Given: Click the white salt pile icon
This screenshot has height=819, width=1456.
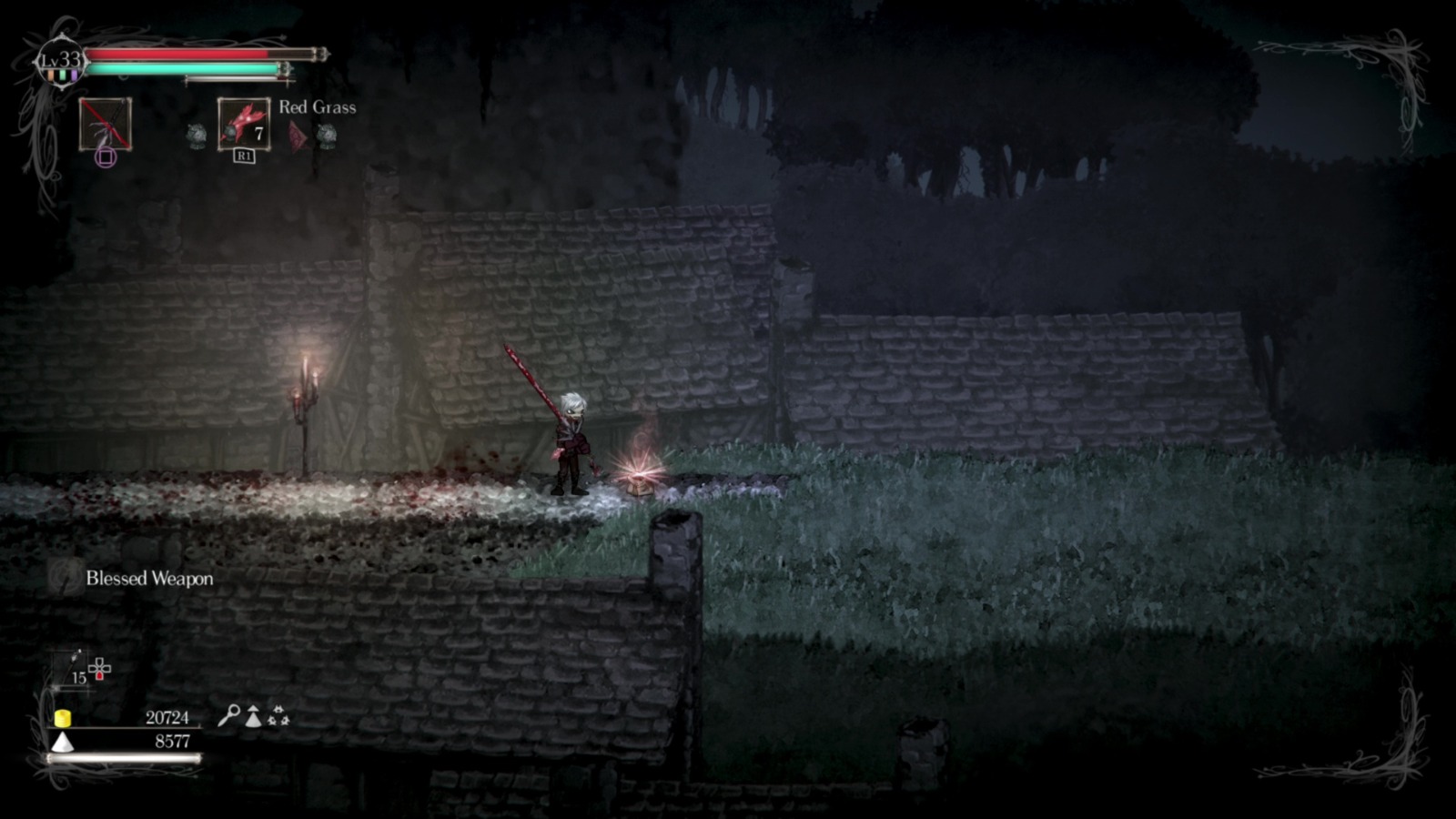Looking at the screenshot, I should point(62,742).
